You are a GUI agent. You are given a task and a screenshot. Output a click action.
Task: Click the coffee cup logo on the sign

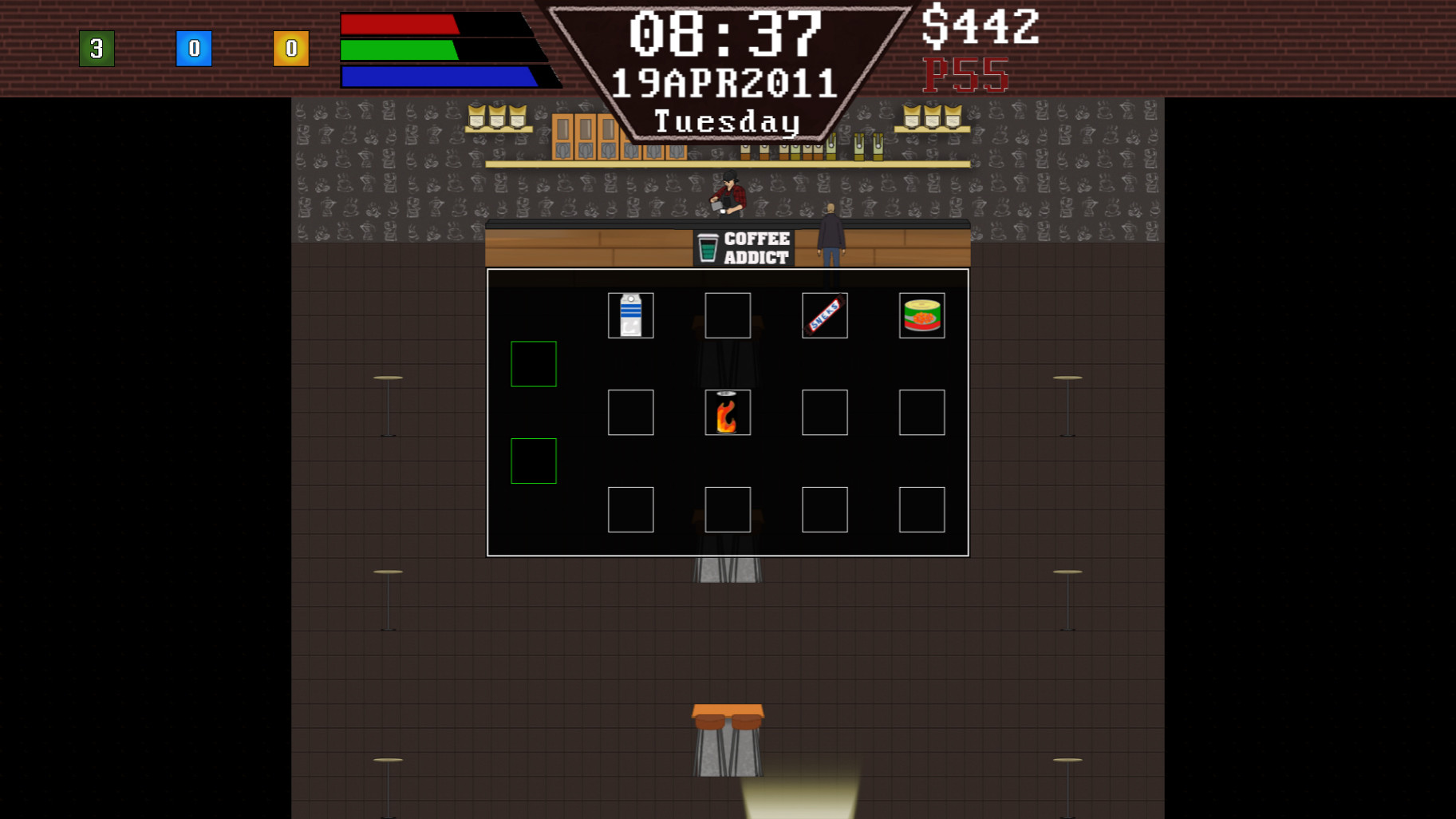coord(707,246)
